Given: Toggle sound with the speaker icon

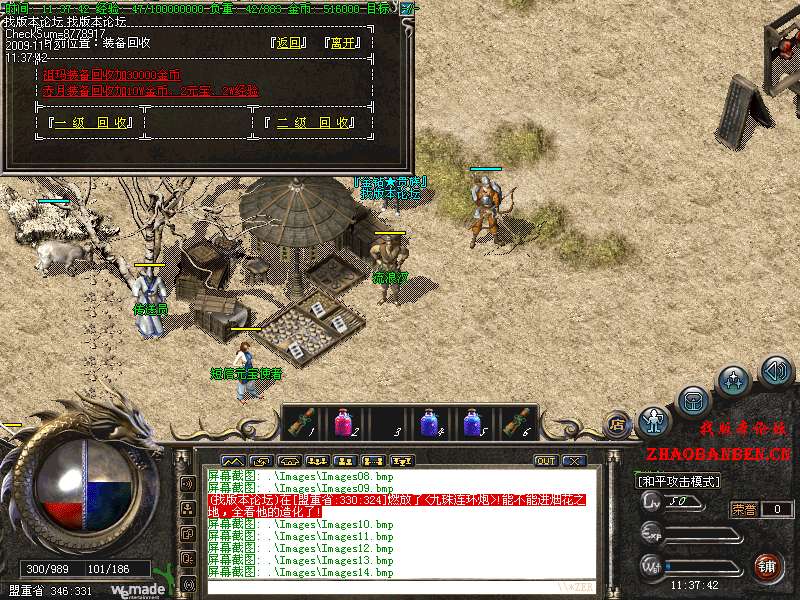Looking at the screenshot, I should tap(776, 372).
